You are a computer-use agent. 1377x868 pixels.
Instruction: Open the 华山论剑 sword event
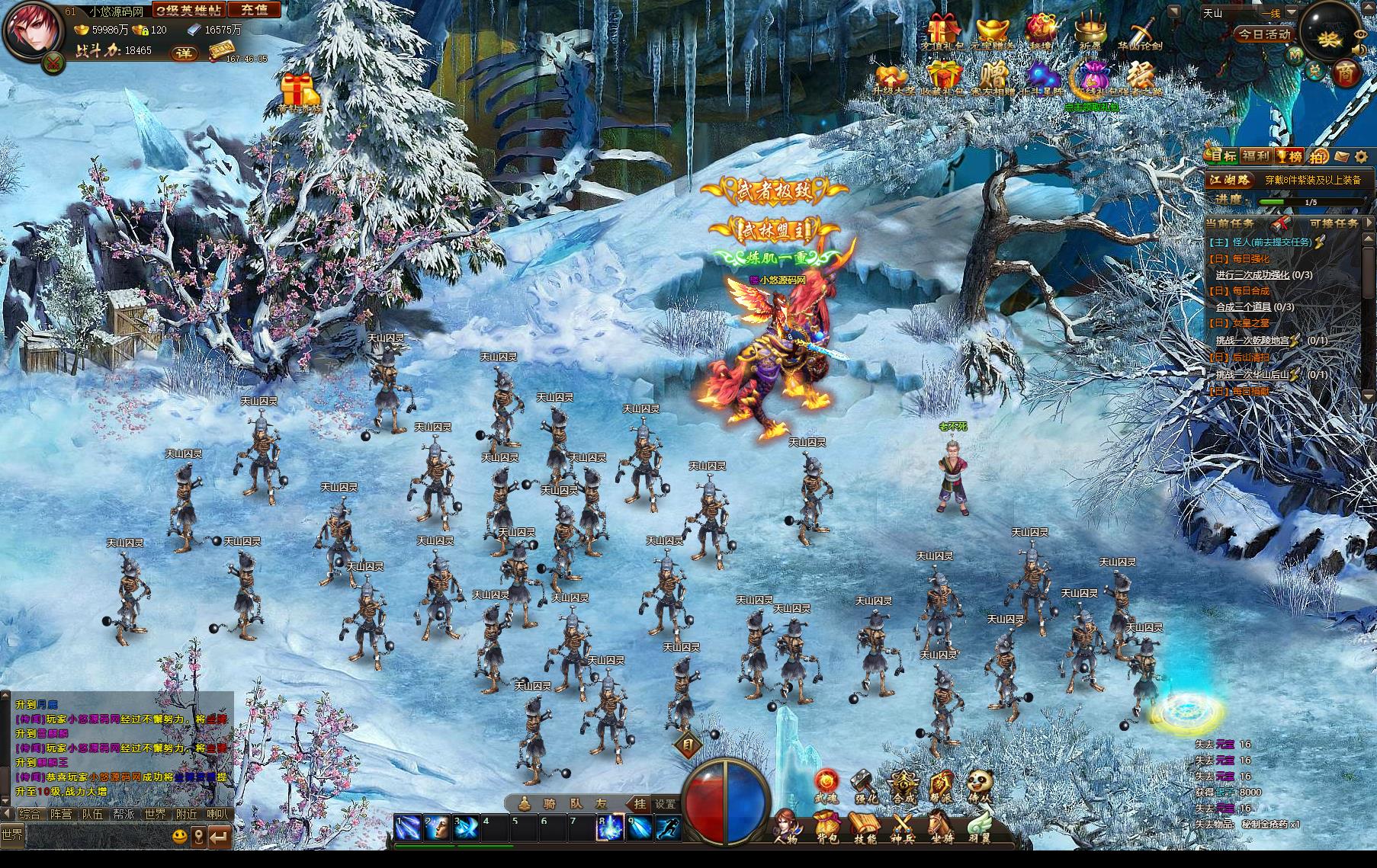[1140, 34]
